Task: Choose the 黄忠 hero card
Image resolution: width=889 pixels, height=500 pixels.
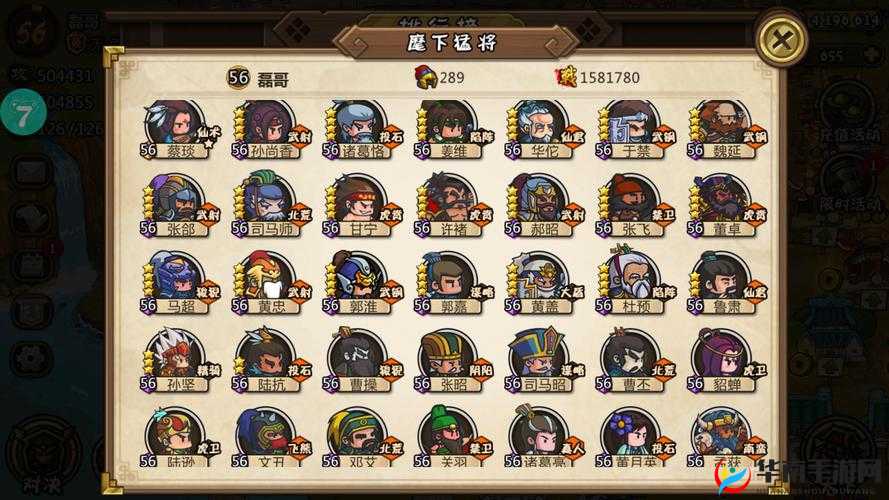Action: (267, 280)
